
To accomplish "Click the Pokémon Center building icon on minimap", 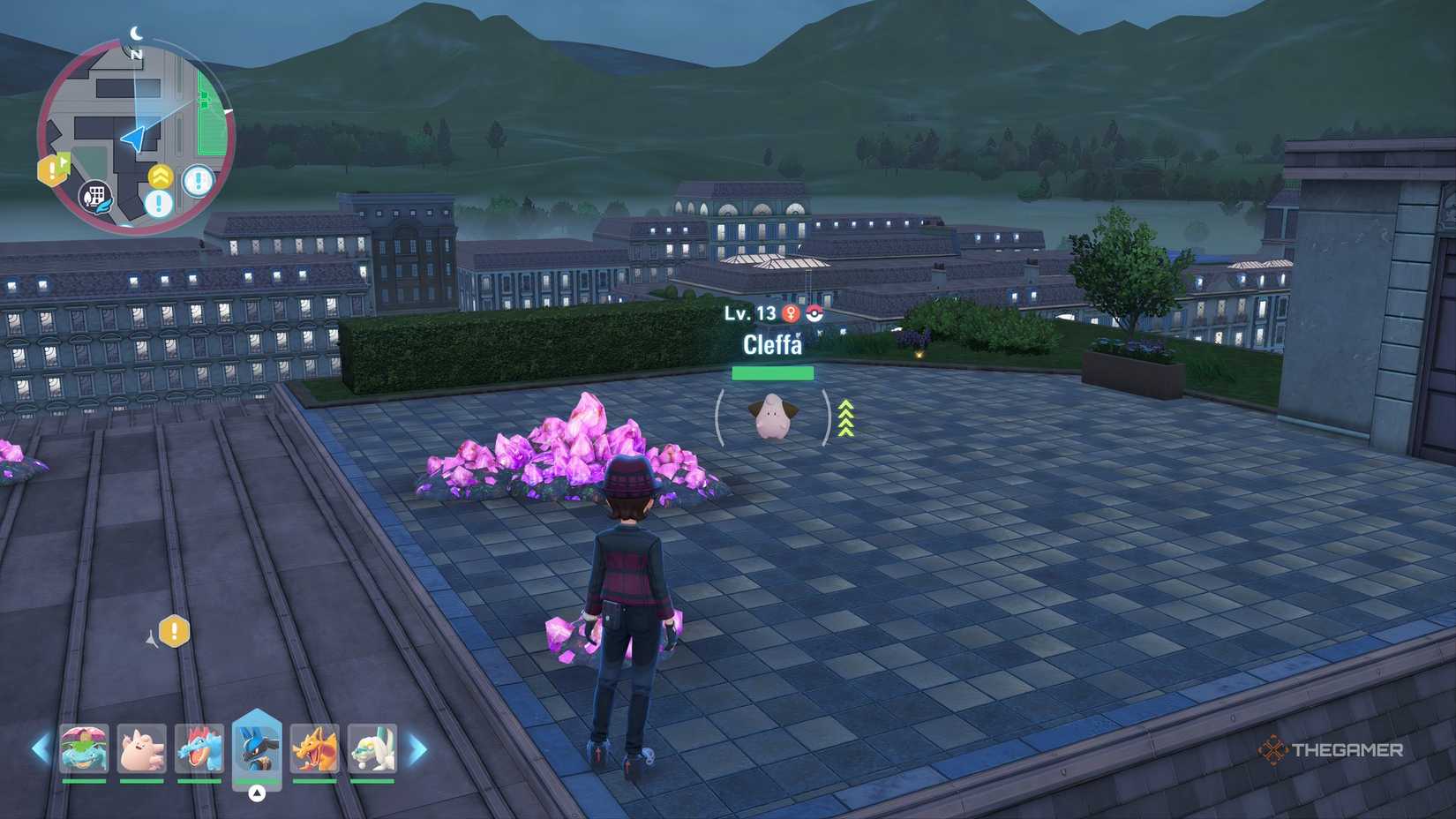I will pyautogui.click(x=95, y=199).
